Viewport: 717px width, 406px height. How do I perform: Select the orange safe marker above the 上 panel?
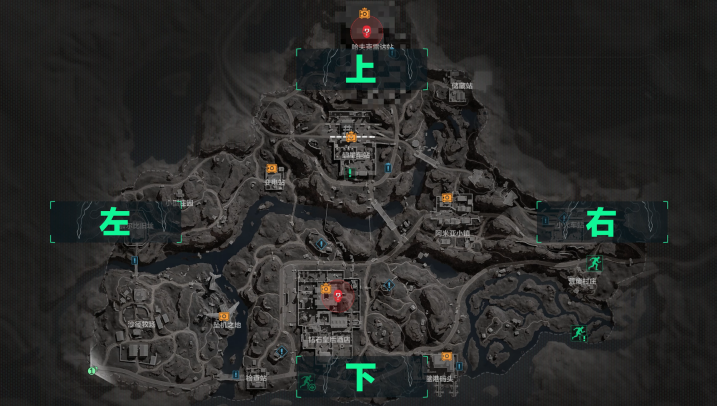[x=366, y=12]
